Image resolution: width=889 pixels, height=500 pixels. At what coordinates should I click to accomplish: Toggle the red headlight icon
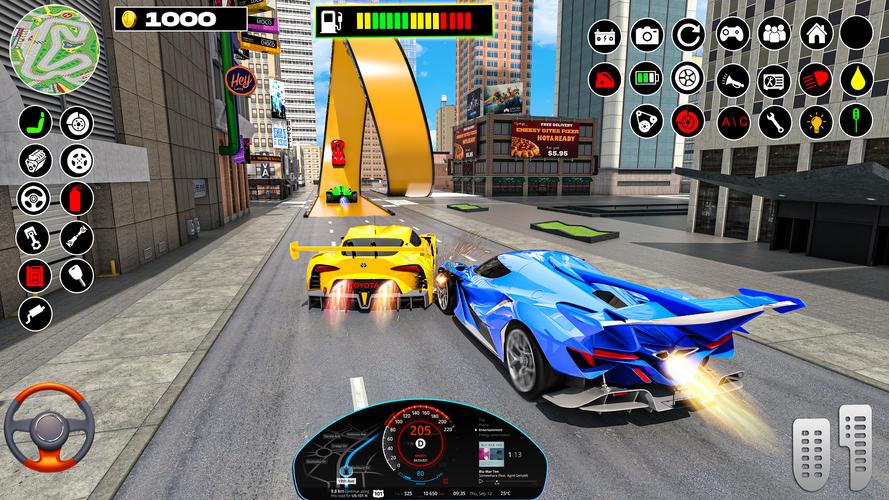(x=815, y=79)
